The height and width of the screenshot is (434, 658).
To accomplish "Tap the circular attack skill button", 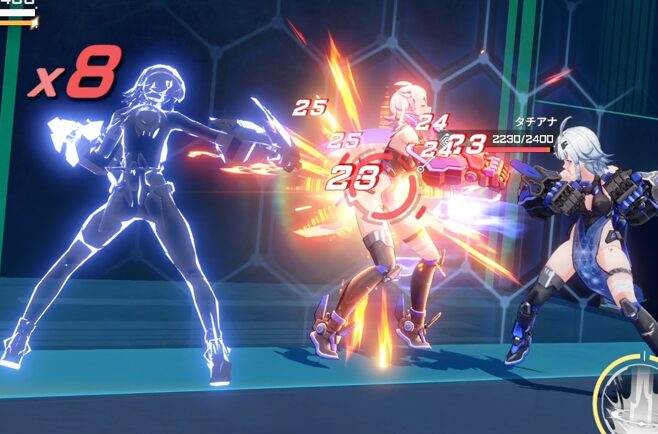I will [630, 400].
